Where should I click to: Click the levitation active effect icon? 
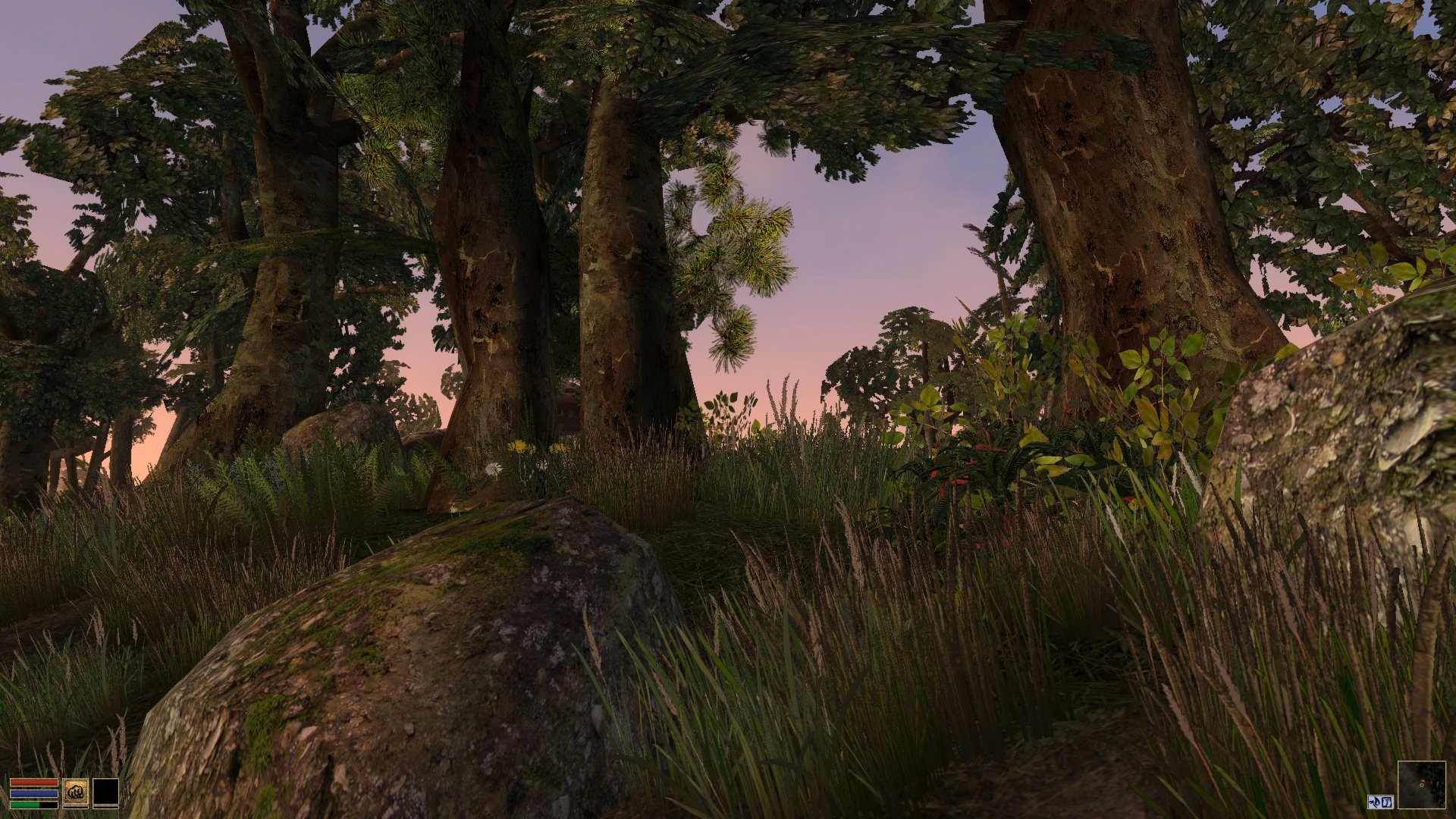pyautogui.click(x=1374, y=802)
